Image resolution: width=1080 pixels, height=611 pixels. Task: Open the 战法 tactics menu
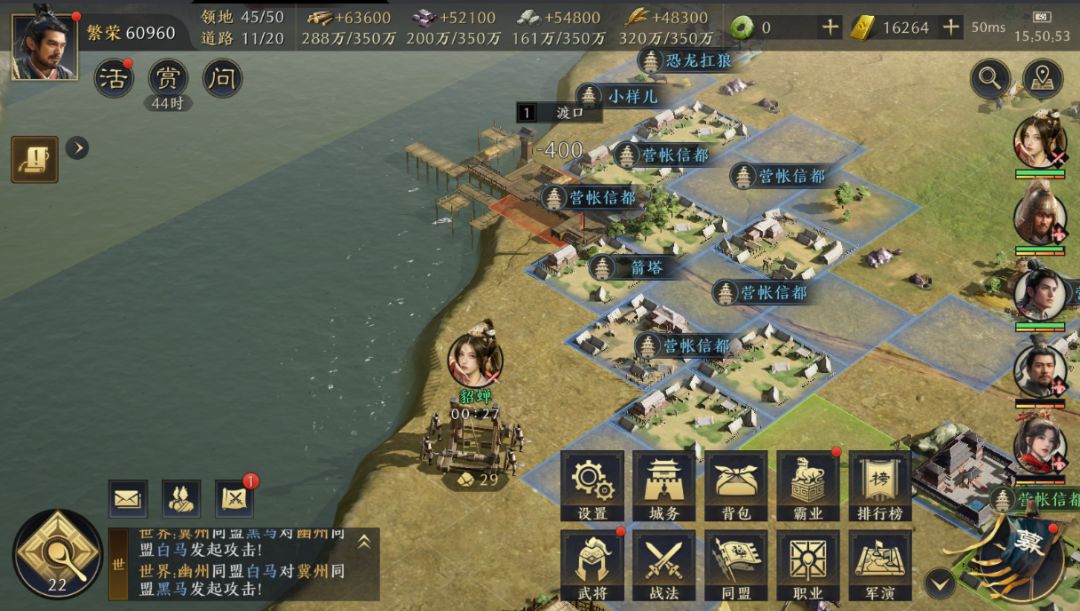pos(664,563)
